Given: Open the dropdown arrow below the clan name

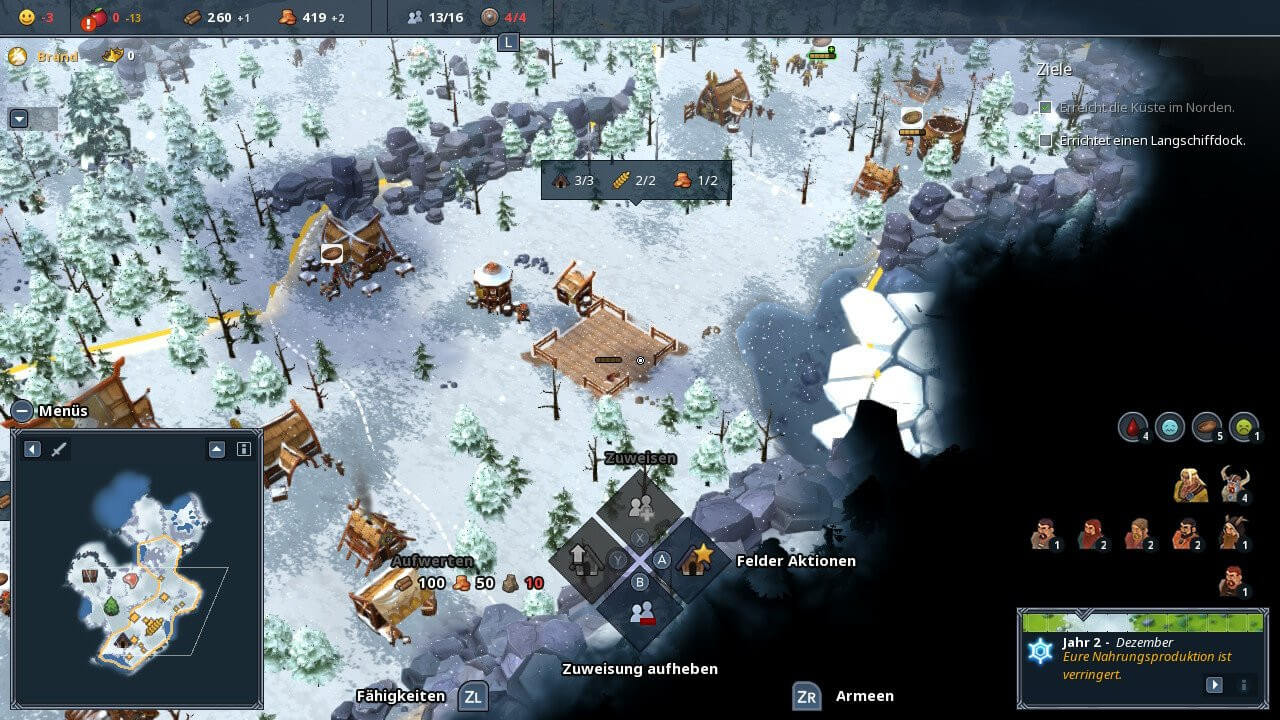Looking at the screenshot, I should [x=18, y=119].
